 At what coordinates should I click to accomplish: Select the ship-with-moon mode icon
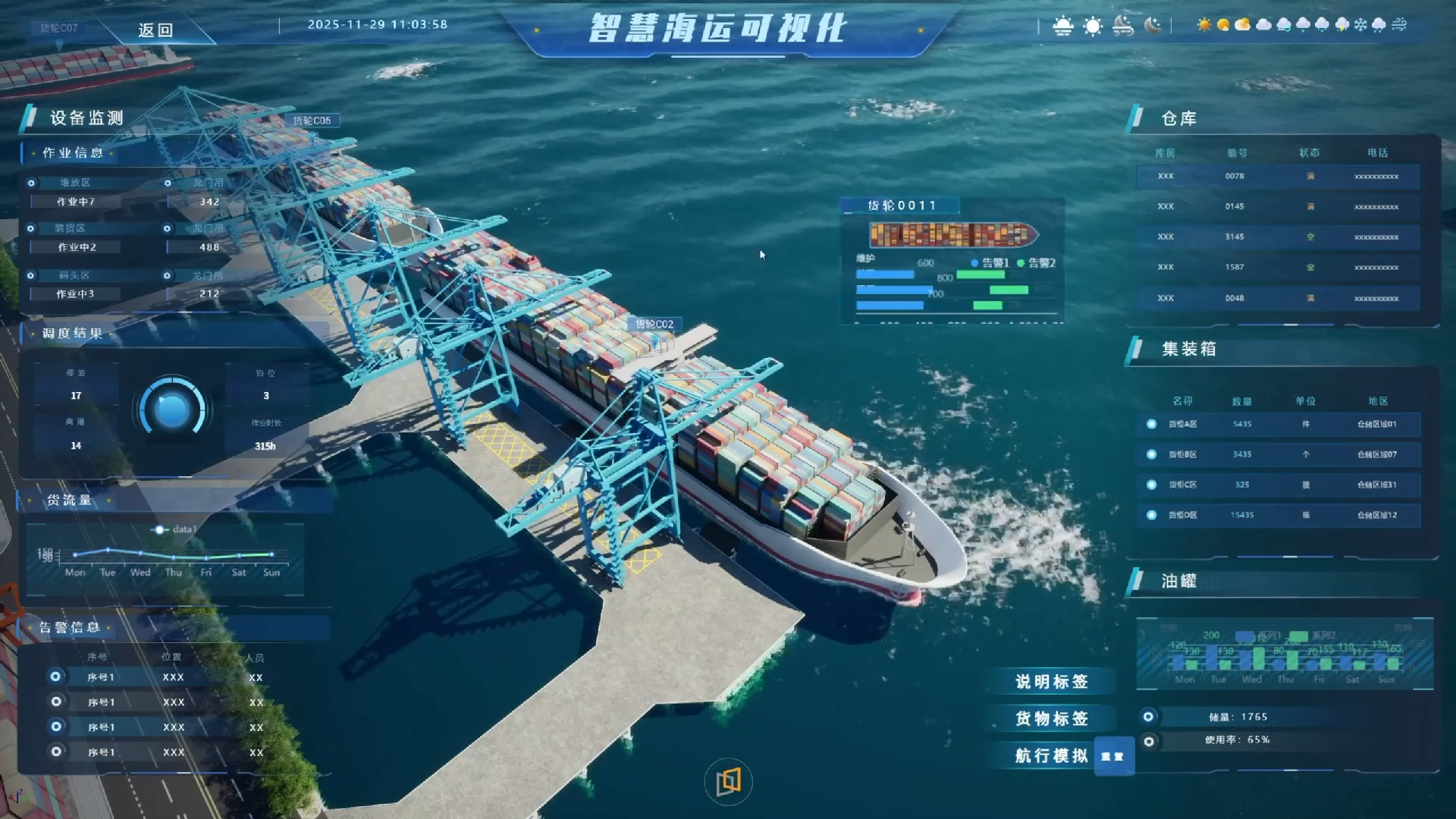point(1122,25)
